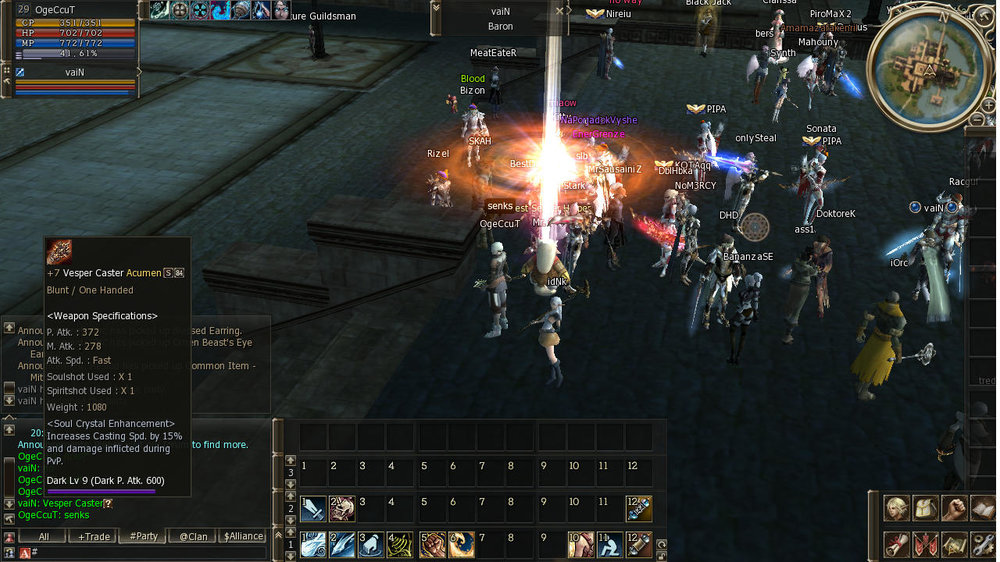
Task: Switch to the #Party chat tab
Action: tap(144, 537)
